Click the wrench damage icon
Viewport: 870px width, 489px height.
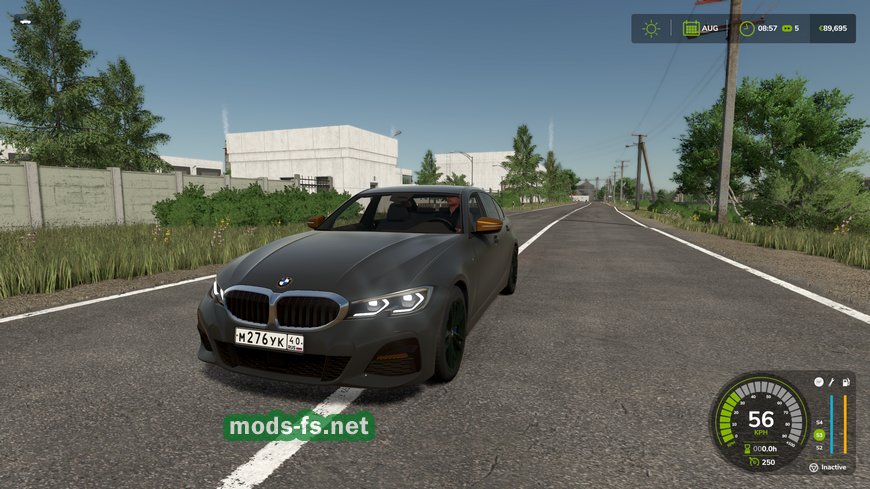coord(831,382)
